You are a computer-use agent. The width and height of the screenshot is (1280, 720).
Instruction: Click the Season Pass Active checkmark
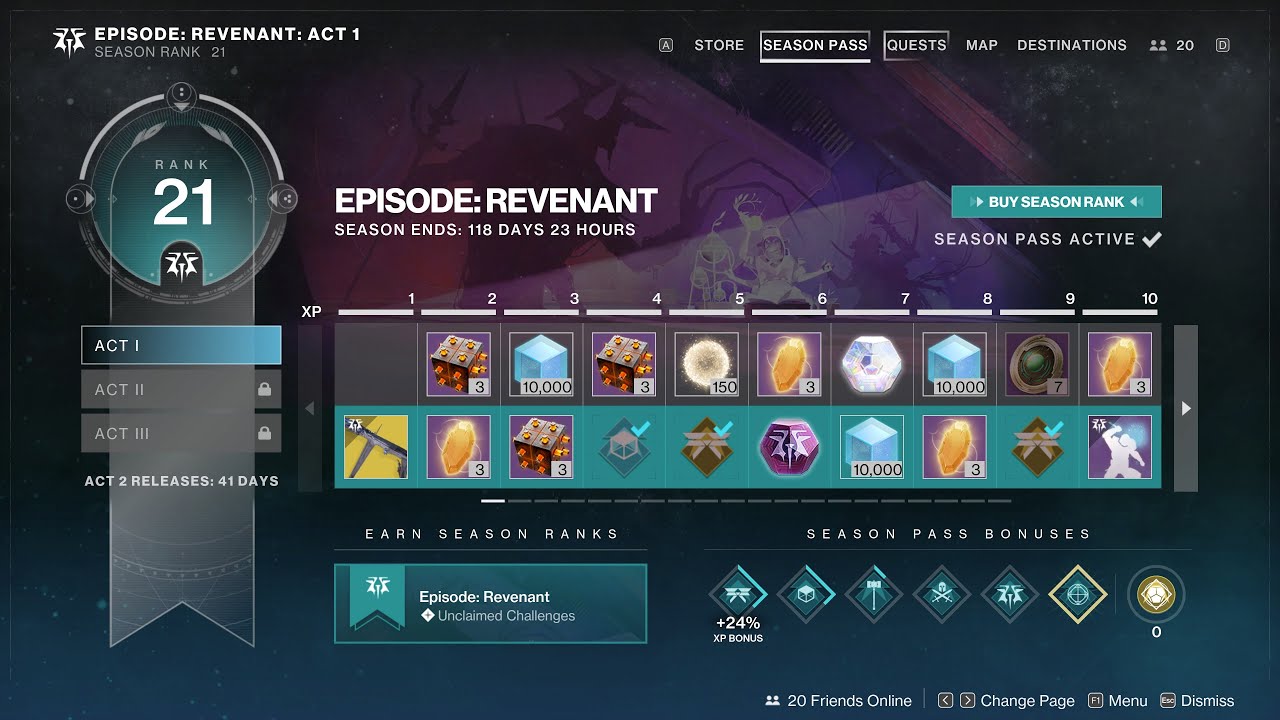pos(1150,239)
